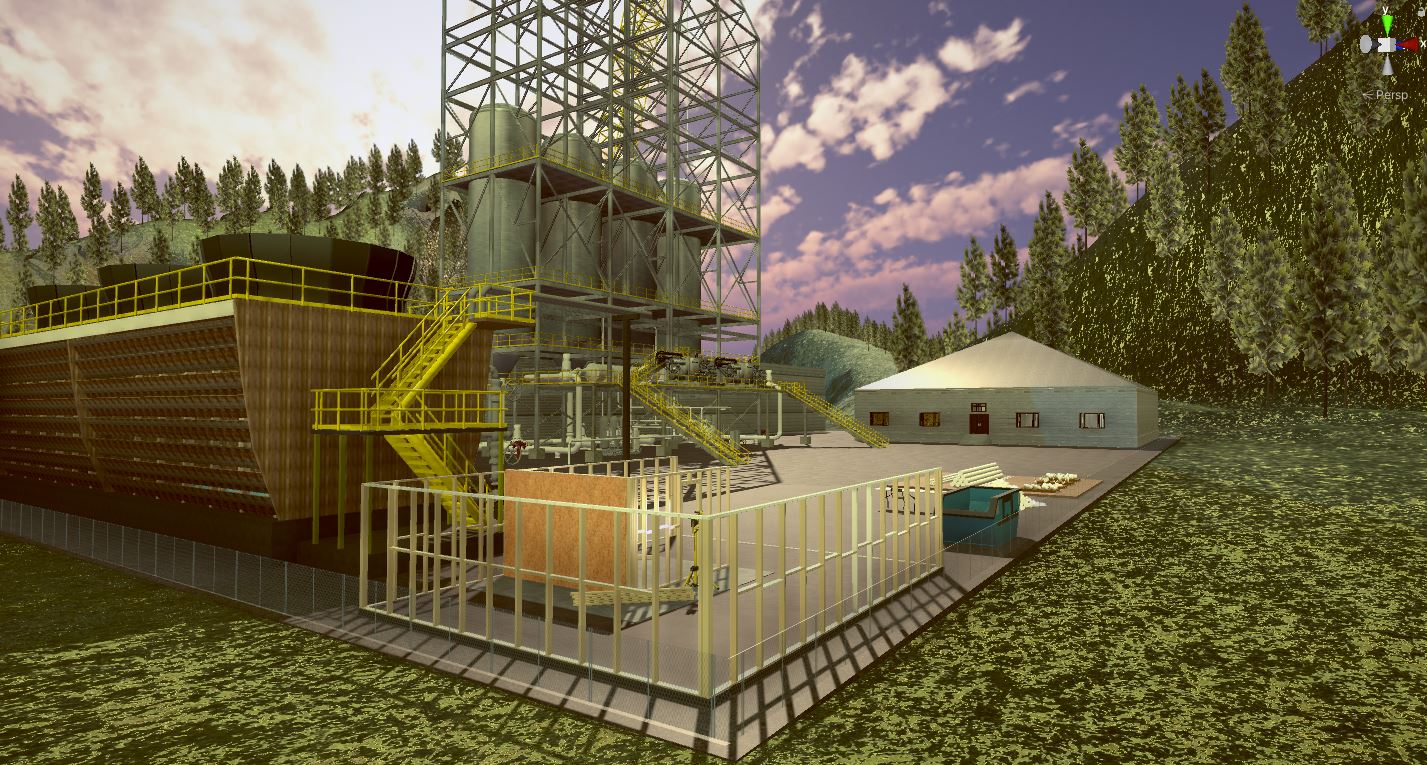Click the white center cube of the scene gizmo
The height and width of the screenshot is (765, 1427).
tap(1386, 44)
